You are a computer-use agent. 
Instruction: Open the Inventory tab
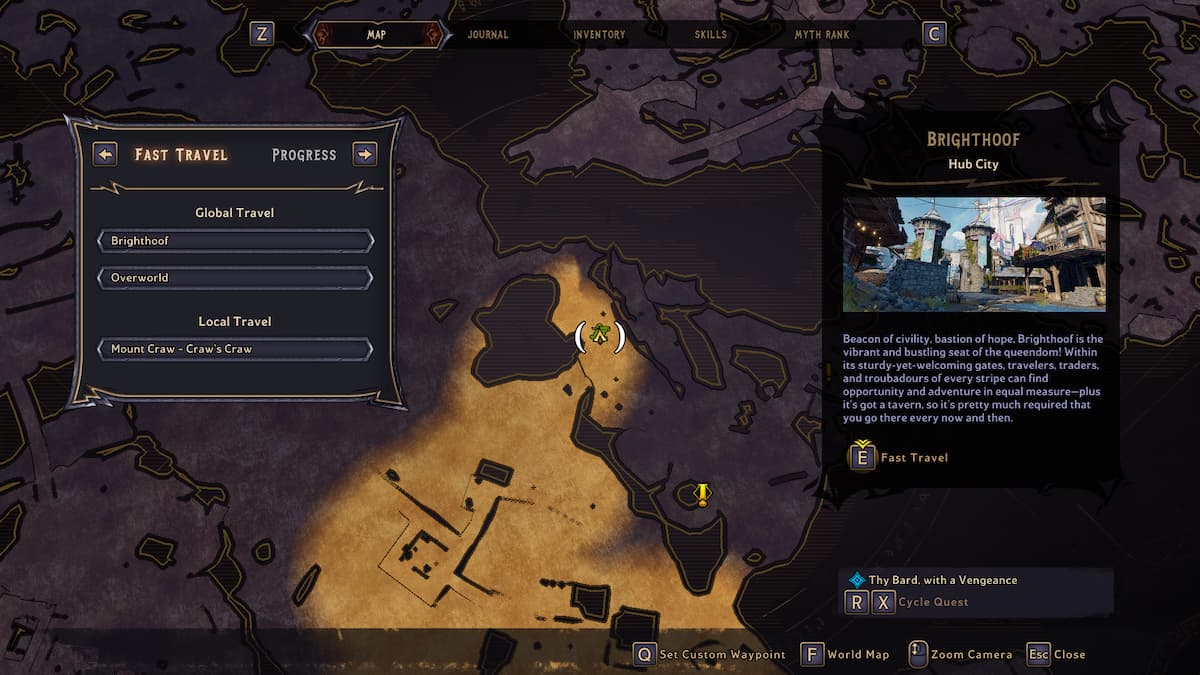click(x=599, y=35)
